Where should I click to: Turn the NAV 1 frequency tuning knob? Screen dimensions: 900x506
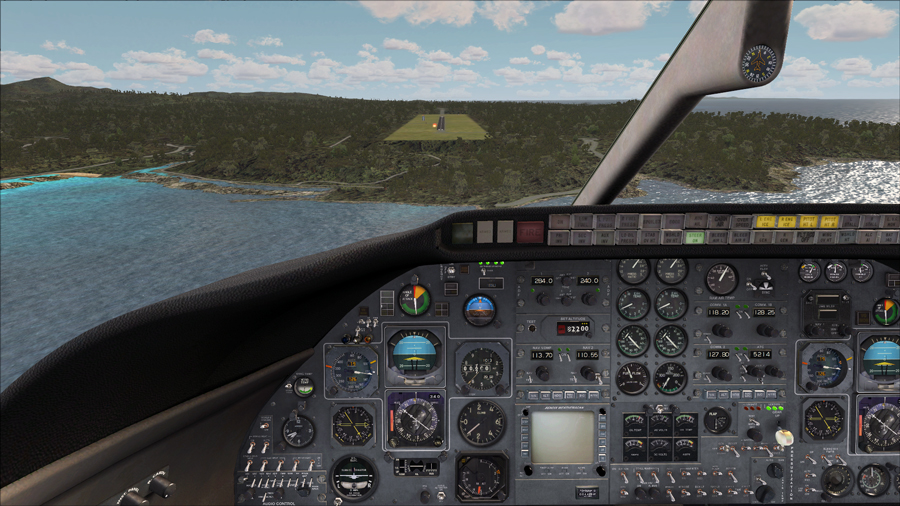[x=542, y=373]
